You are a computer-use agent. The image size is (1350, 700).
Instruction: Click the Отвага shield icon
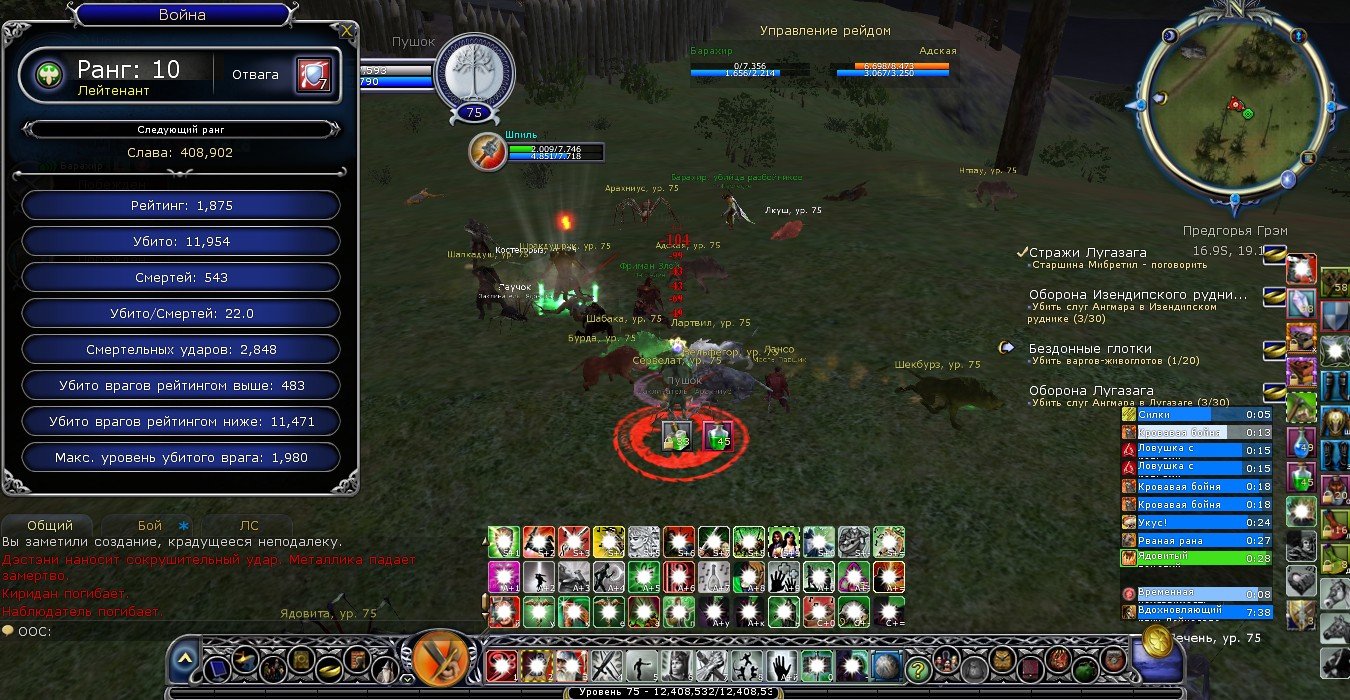pyautogui.click(x=312, y=75)
